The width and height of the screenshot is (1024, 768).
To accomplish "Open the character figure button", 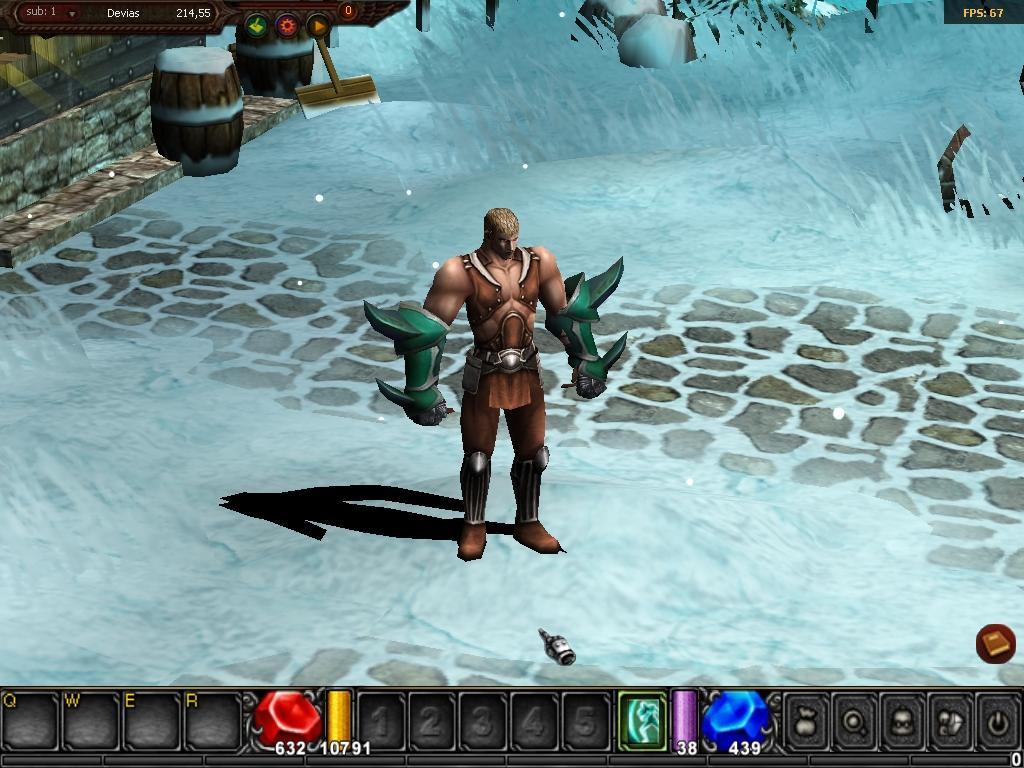I will 901,720.
